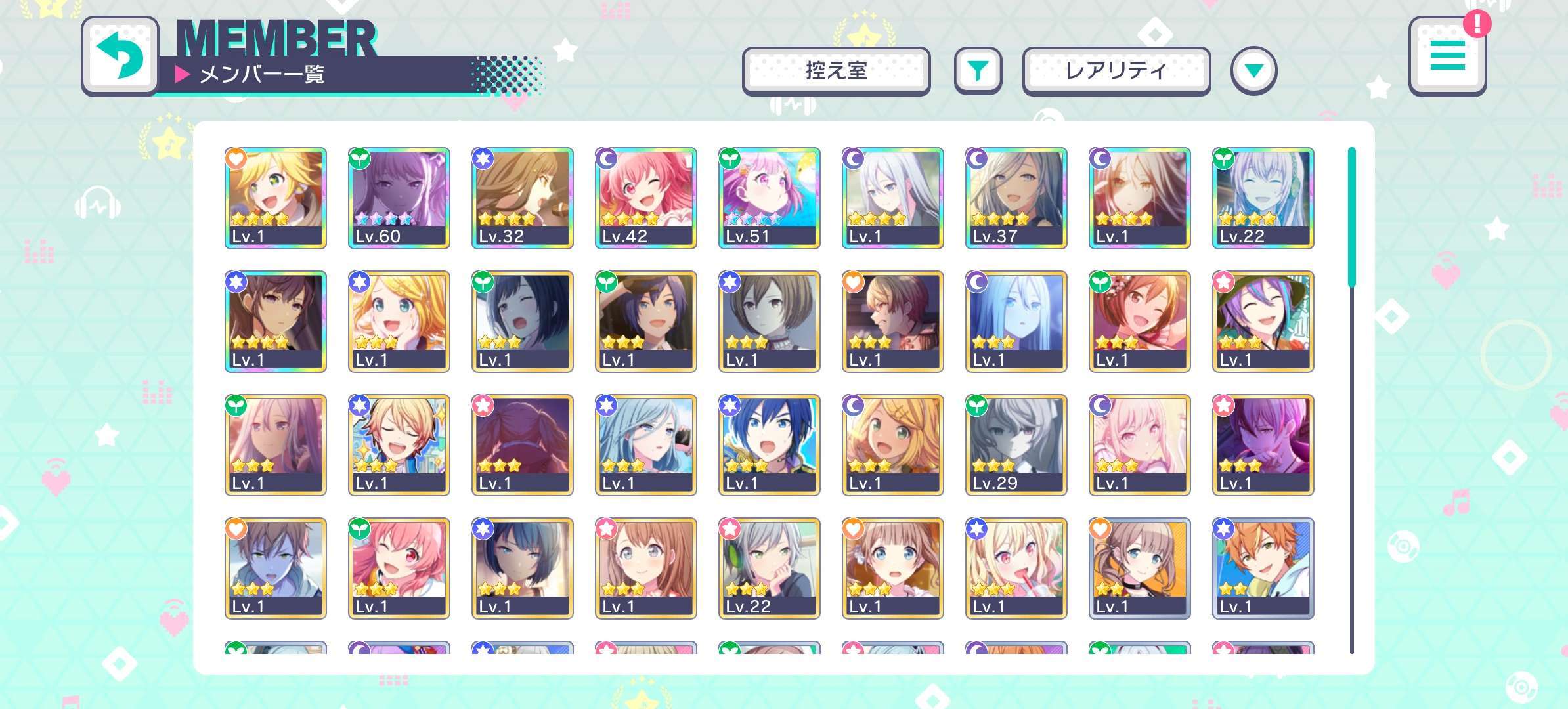The width and height of the screenshot is (1568, 709).
Task: Select the blue-haired boy member card
Action: click(770, 444)
